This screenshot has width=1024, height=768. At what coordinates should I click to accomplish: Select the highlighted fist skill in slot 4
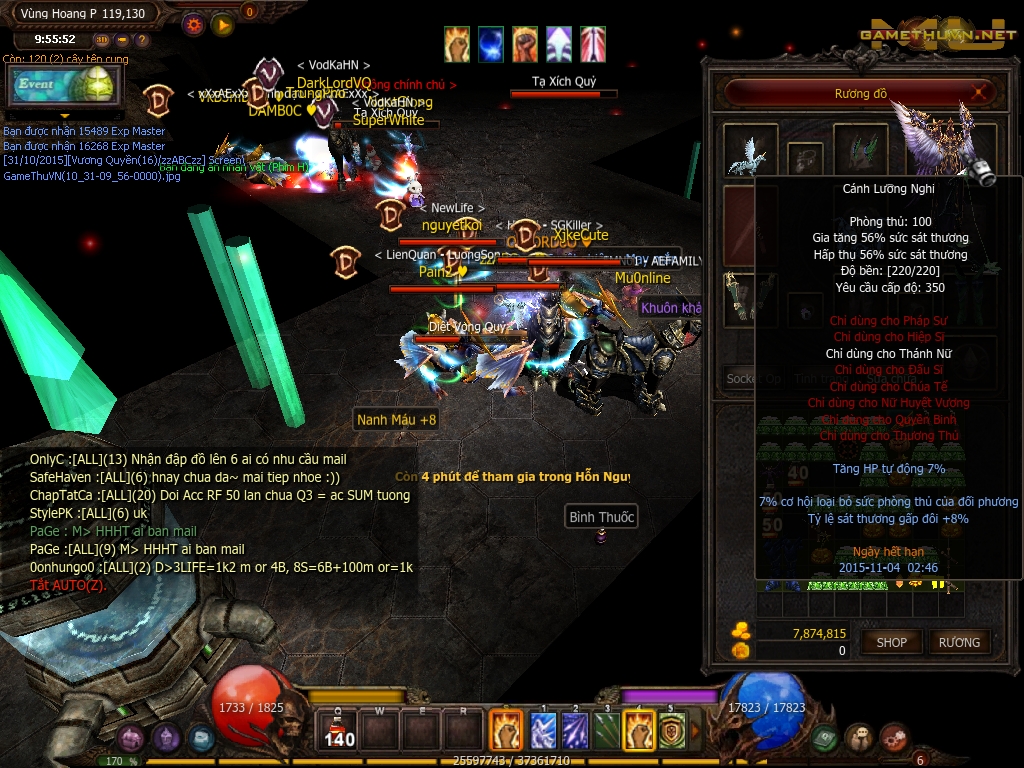(x=639, y=730)
